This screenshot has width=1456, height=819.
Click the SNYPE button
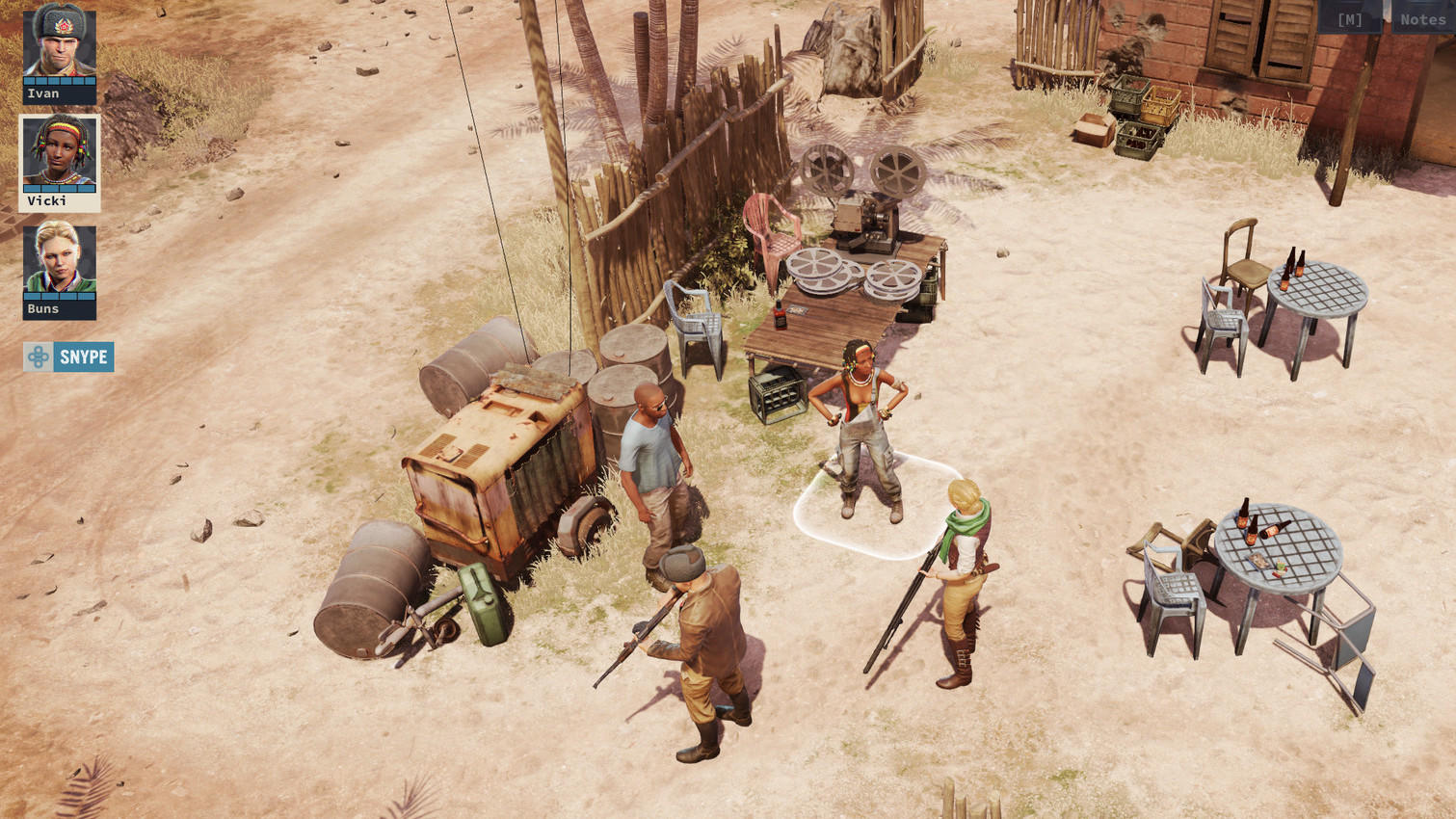[x=68, y=357]
